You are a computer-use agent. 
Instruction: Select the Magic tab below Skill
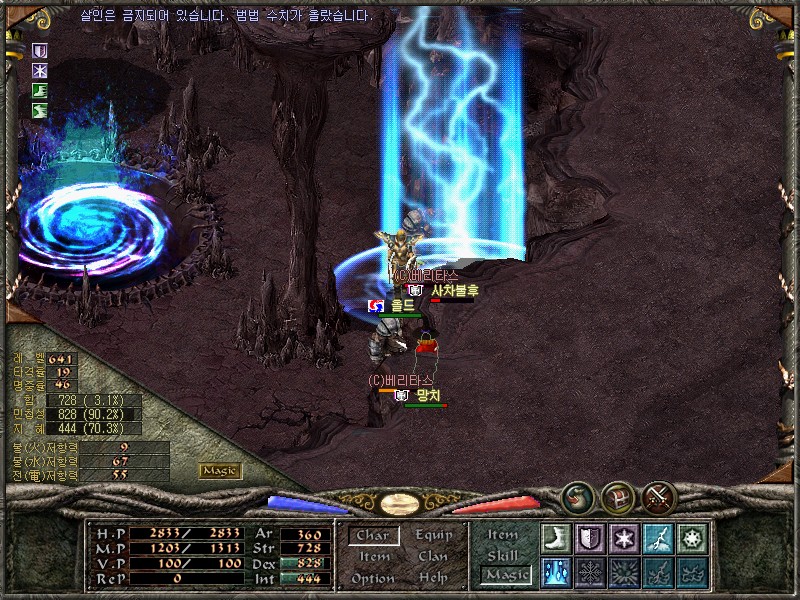505,575
